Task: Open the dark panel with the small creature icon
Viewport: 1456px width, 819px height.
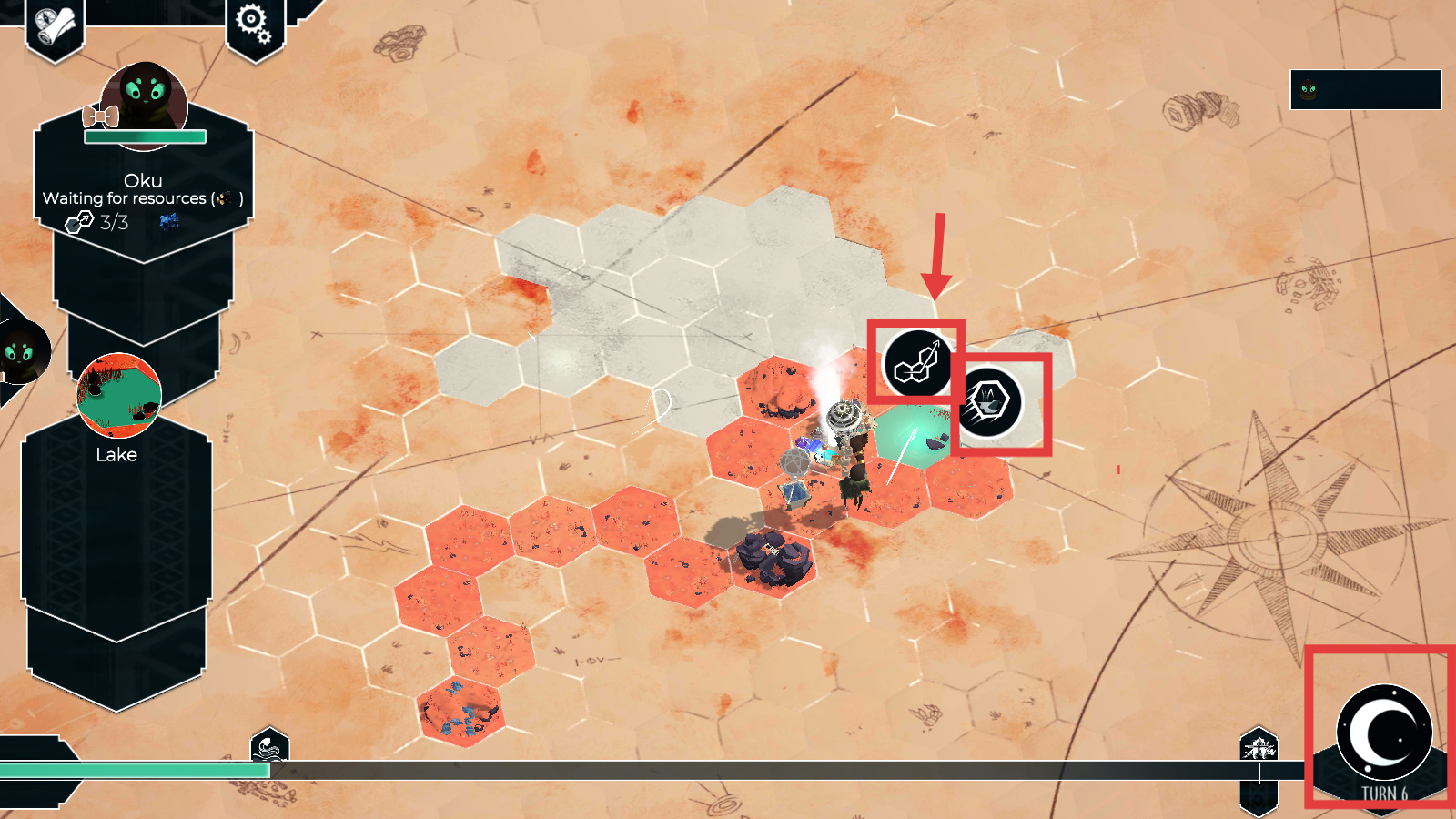Action: 1365,89
